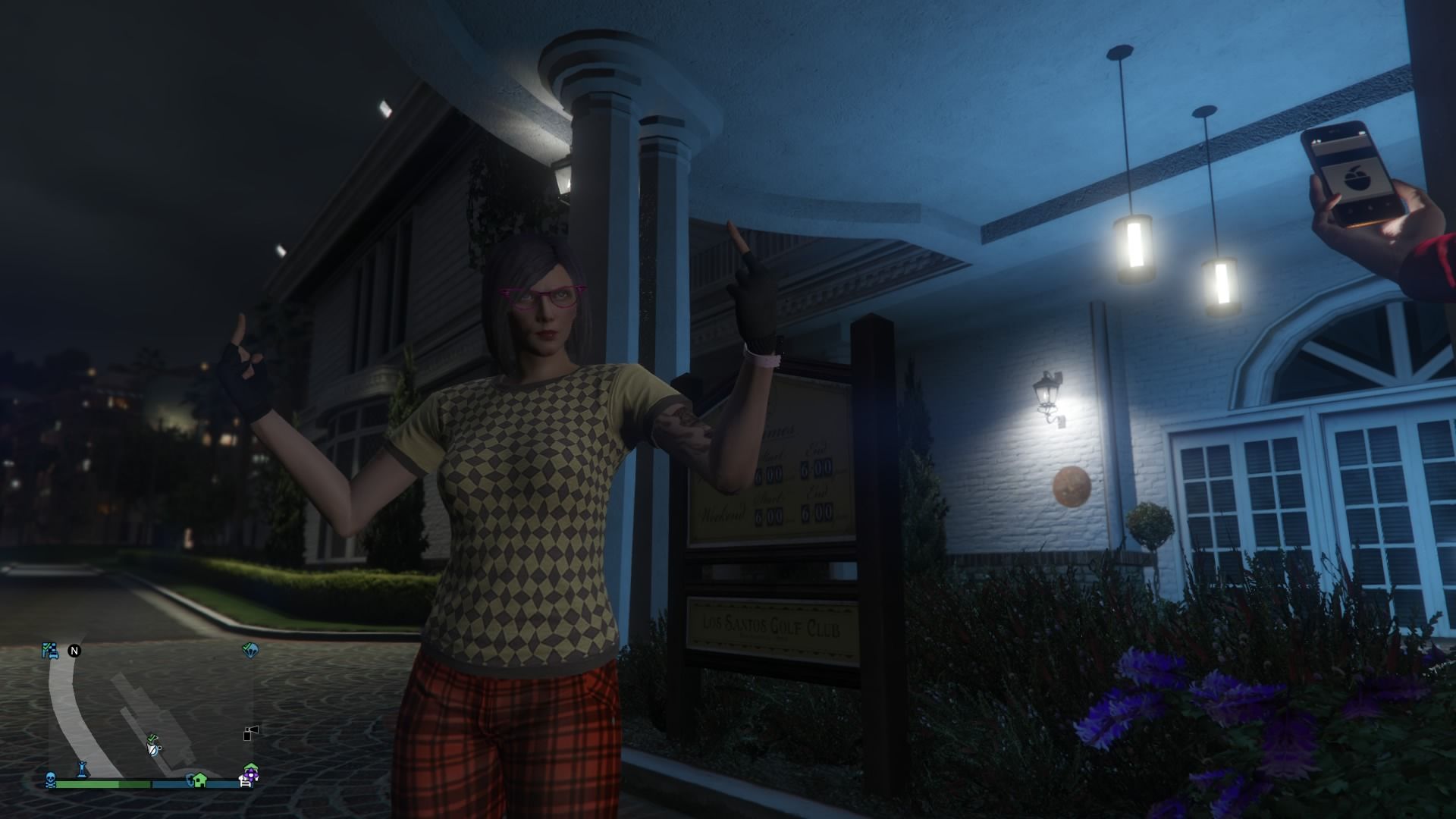This screenshot has width=1456, height=819.
Task: Select the white player arrow blip on the minimap
Action: (x=153, y=748)
